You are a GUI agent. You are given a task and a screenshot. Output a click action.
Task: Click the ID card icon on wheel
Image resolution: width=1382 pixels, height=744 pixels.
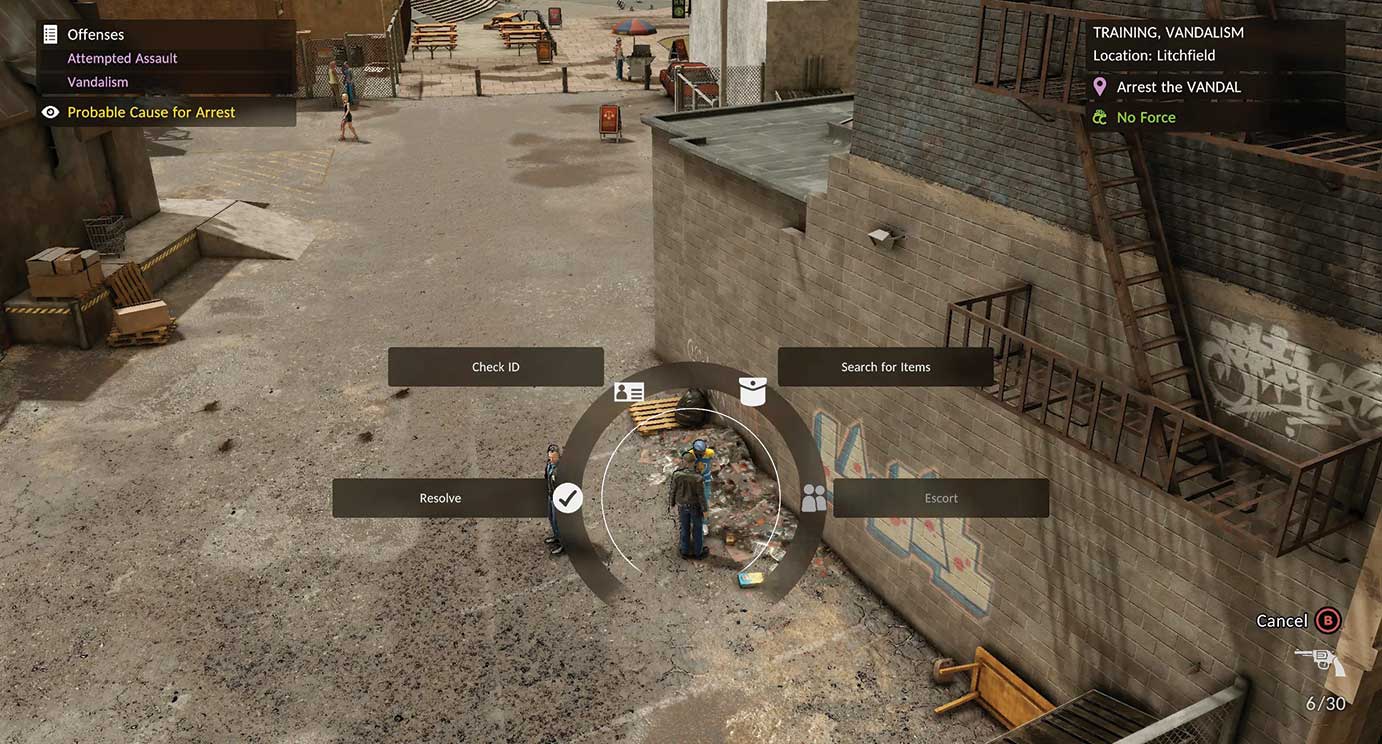pyautogui.click(x=629, y=392)
